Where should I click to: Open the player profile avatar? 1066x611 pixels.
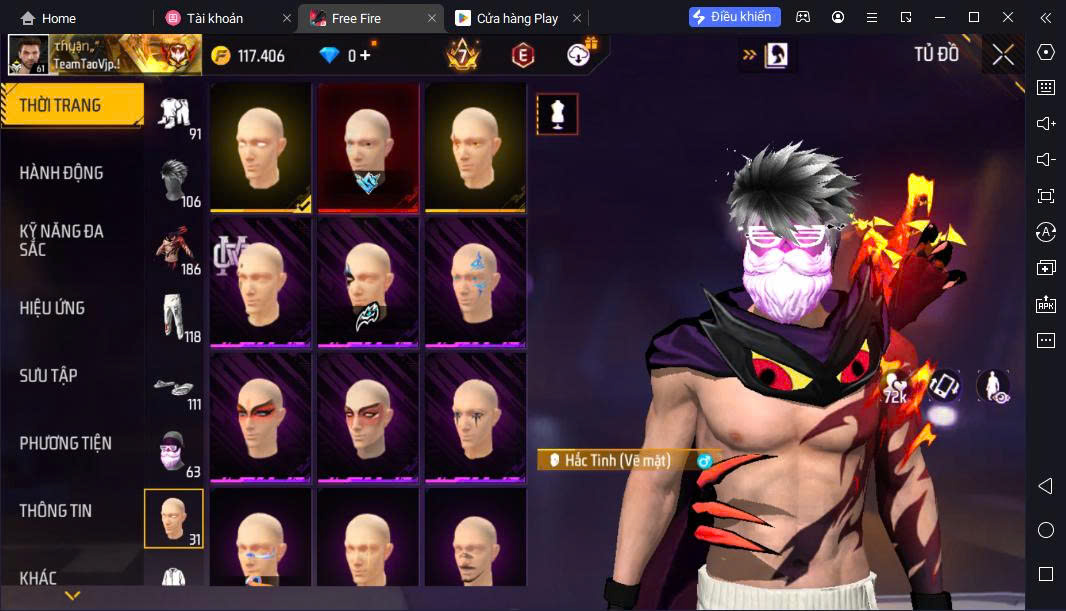28,55
